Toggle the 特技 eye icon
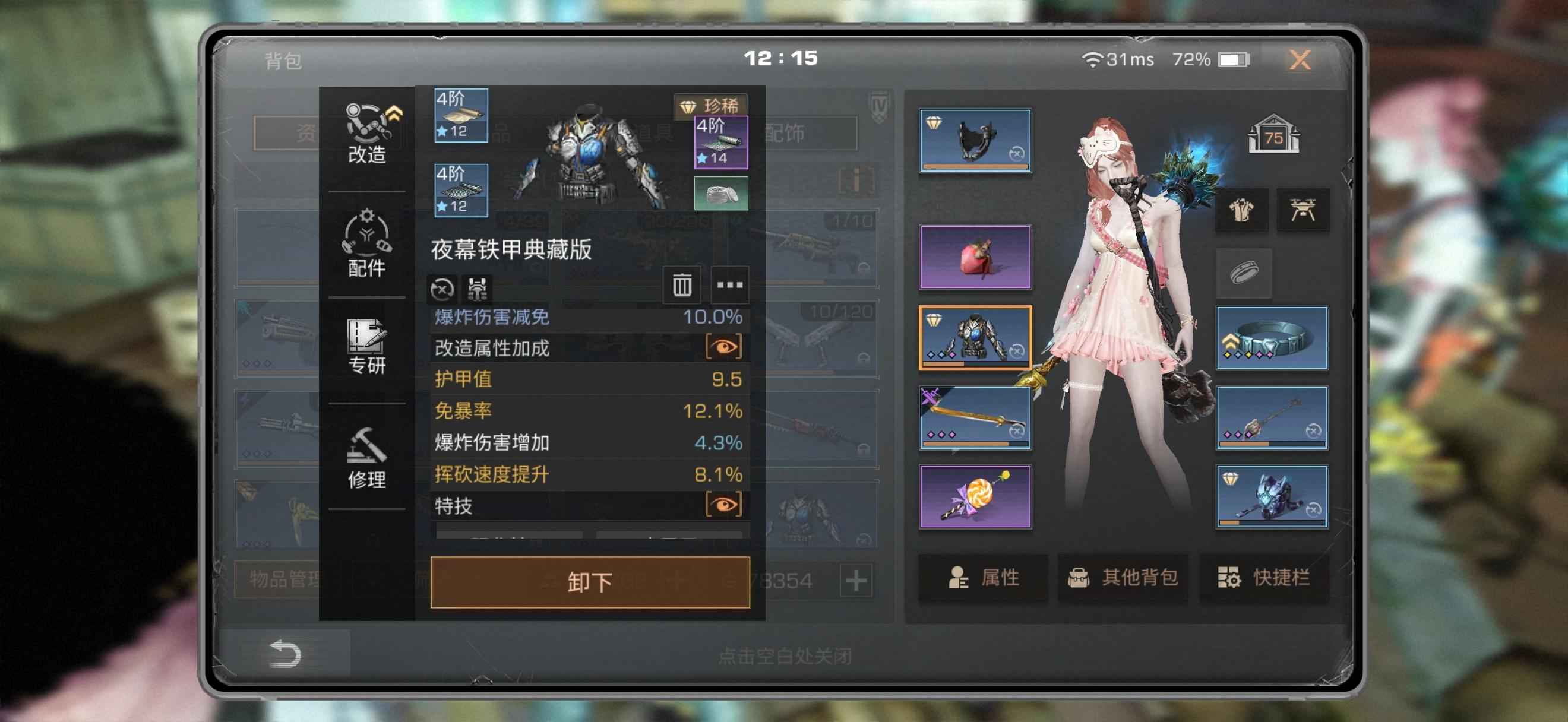 click(723, 505)
